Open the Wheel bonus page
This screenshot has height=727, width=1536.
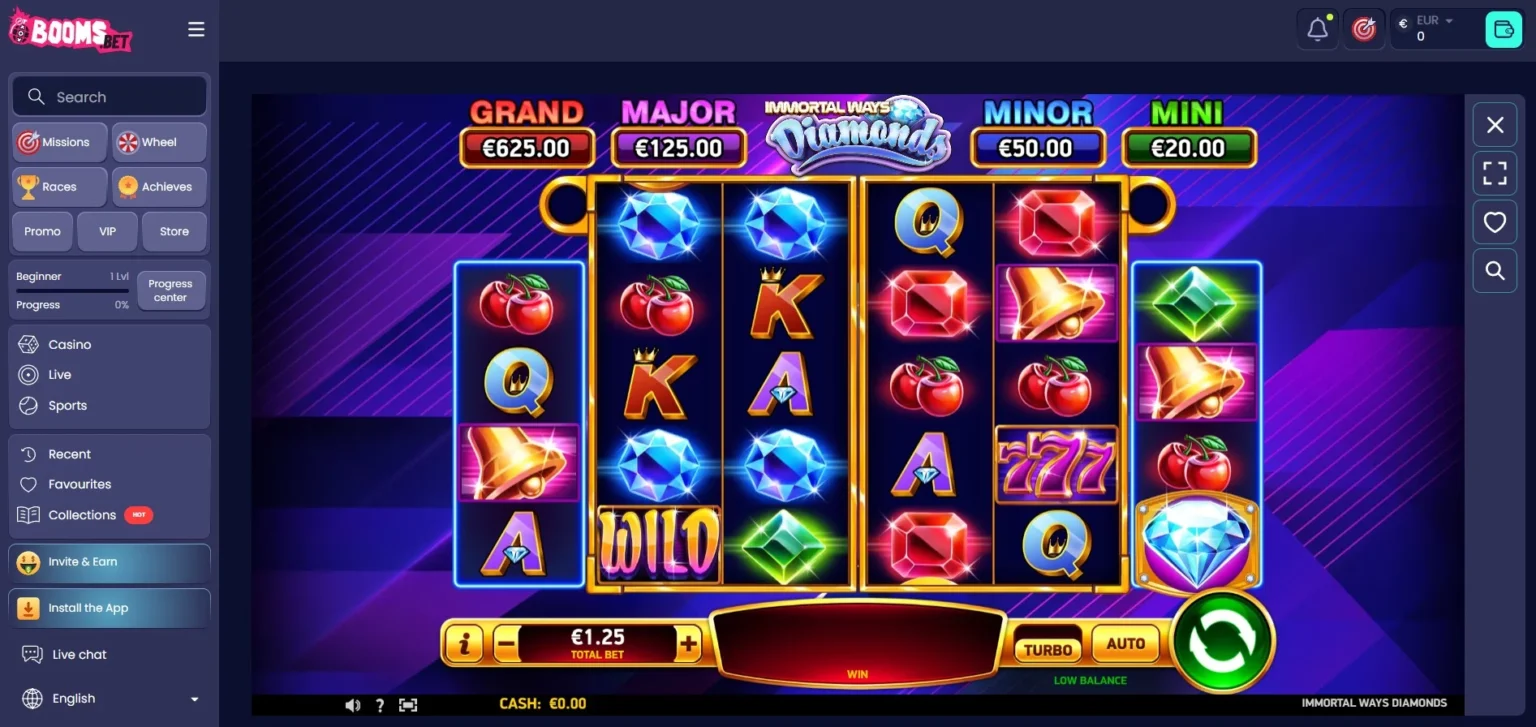tap(159, 142)
